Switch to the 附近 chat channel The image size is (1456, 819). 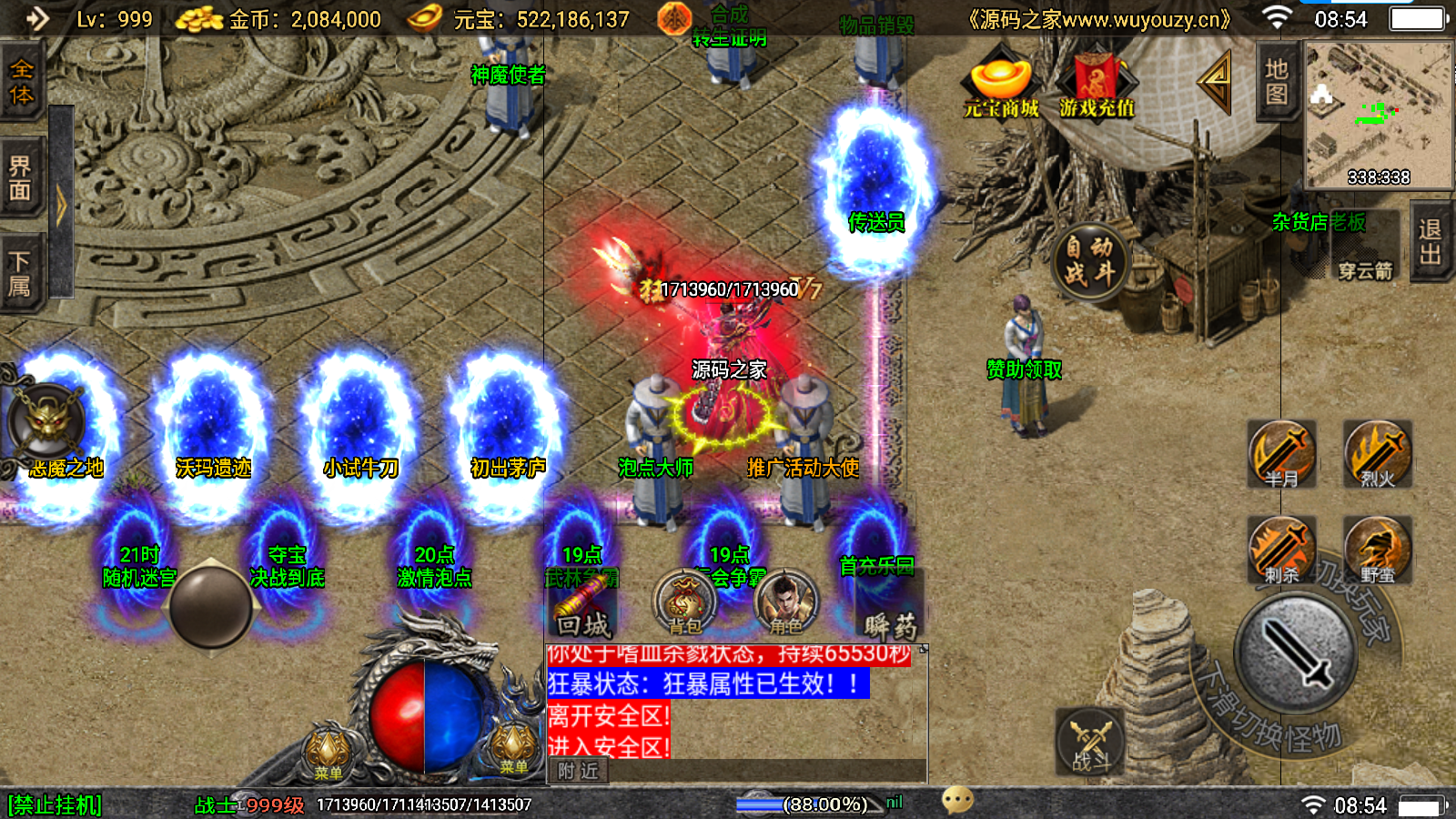[x=579, y=772]
